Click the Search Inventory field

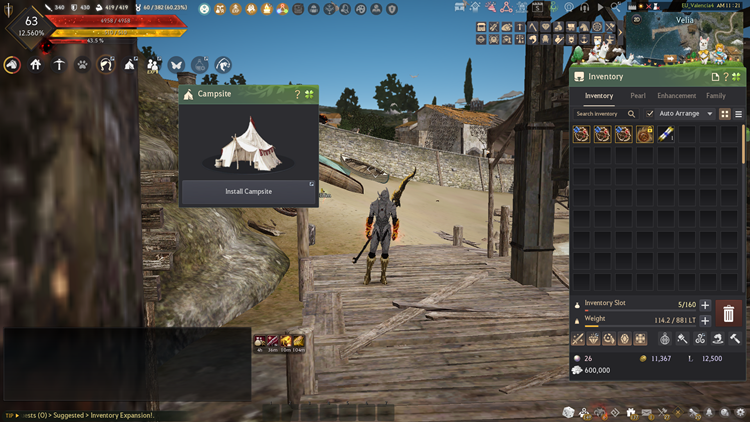click(x=603, y=114)
